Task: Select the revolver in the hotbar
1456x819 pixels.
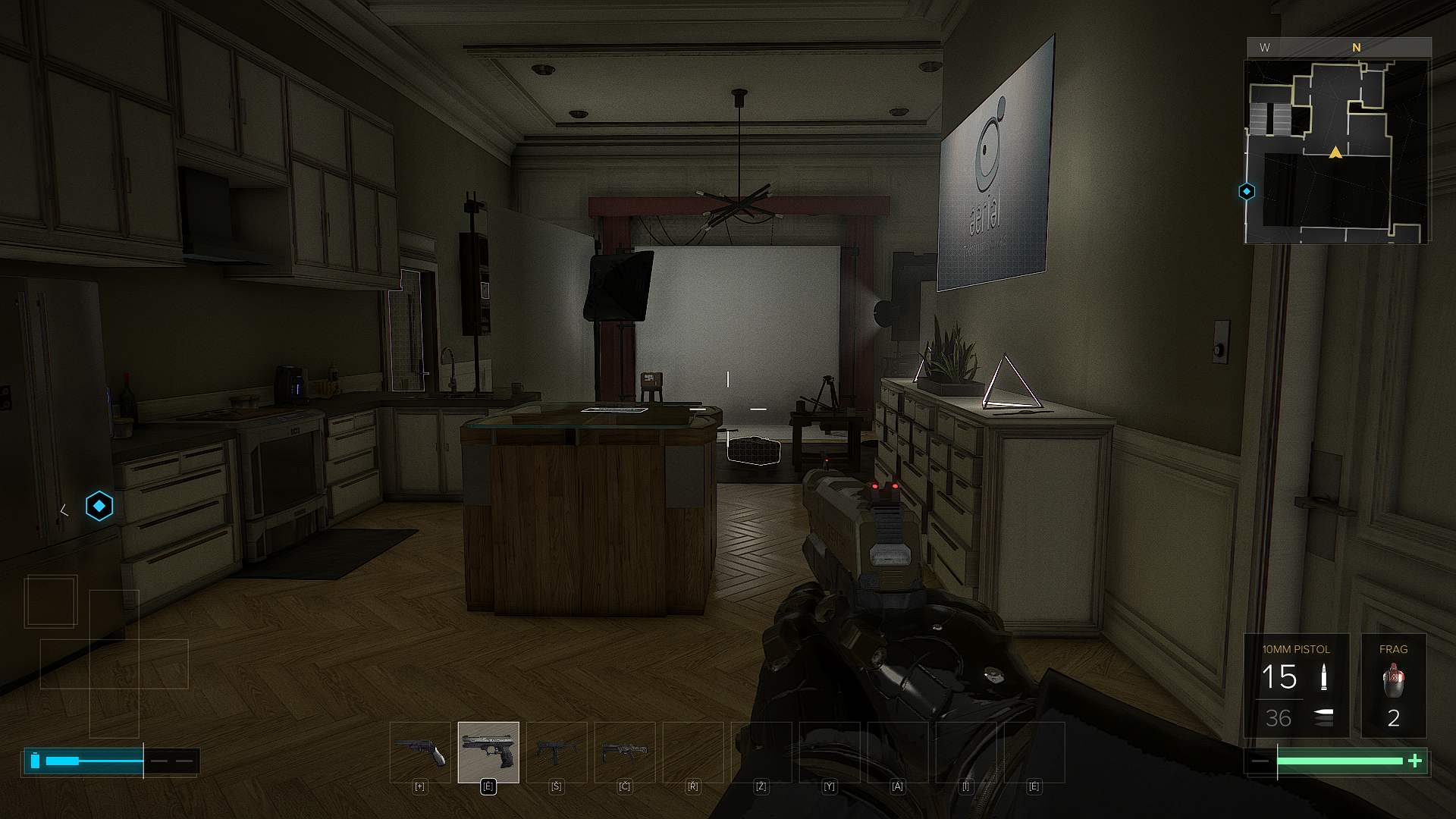Action: [x=419, y=752]
